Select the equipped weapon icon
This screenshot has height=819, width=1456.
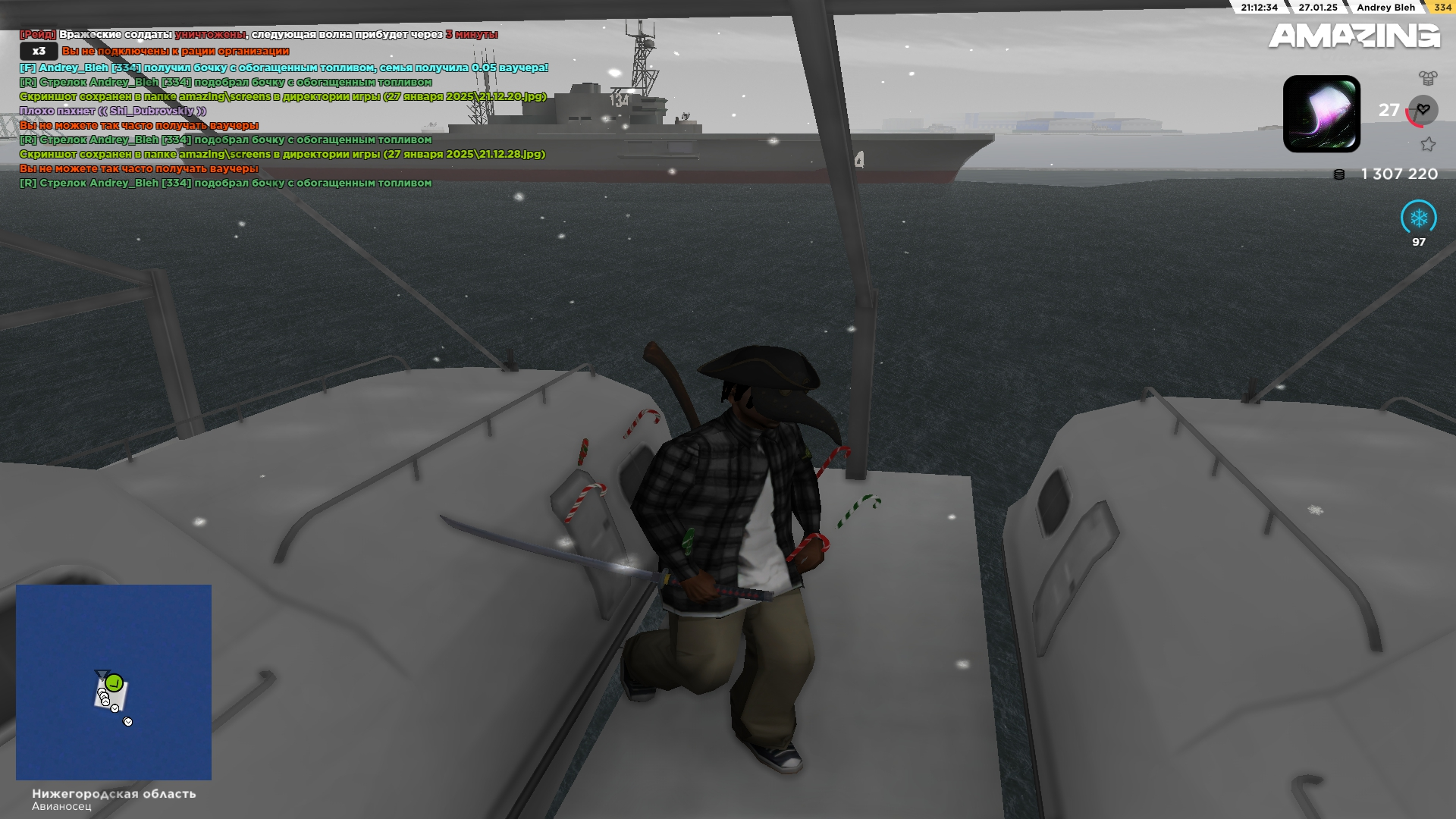[x=1321, y=114]
